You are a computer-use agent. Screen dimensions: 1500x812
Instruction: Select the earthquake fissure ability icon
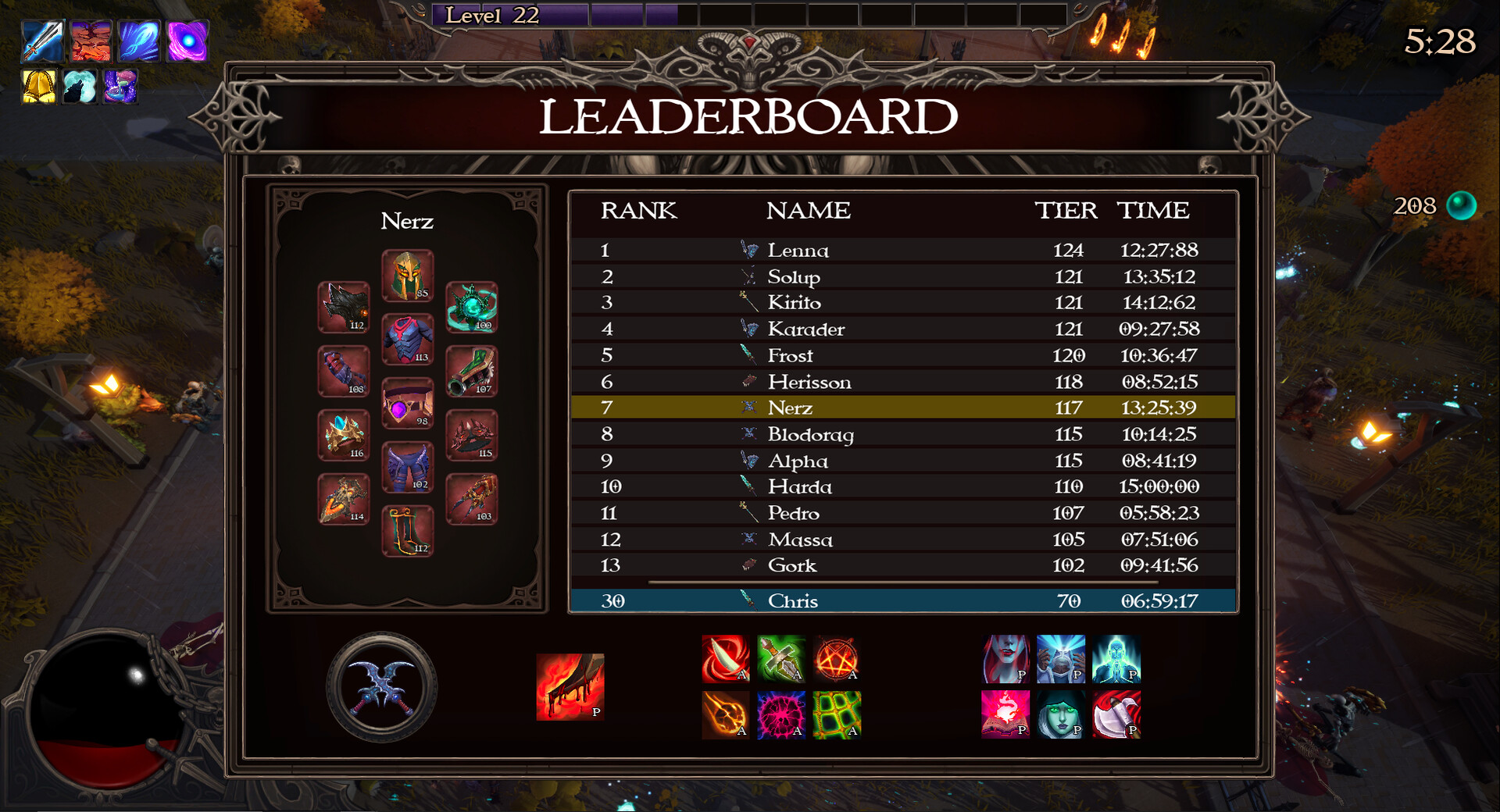pyautogui.click(x=91, y=41)
